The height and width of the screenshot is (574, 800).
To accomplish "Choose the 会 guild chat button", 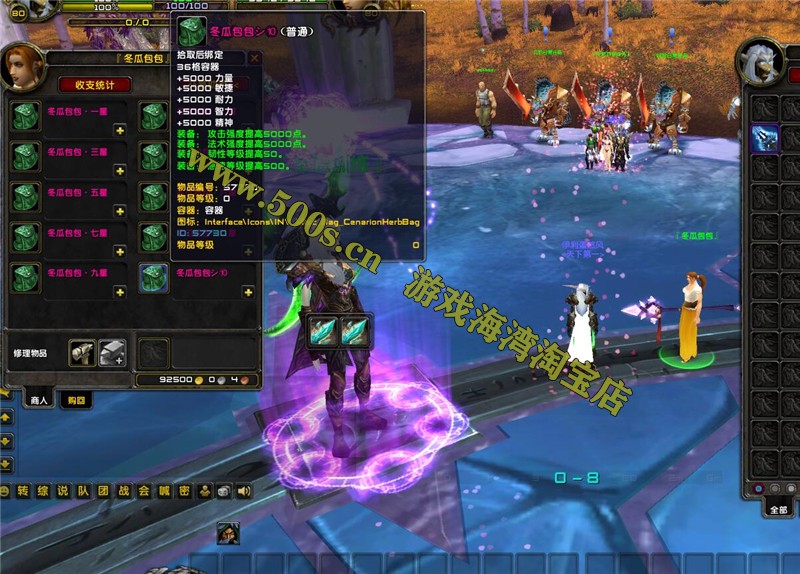I will 143,491.
